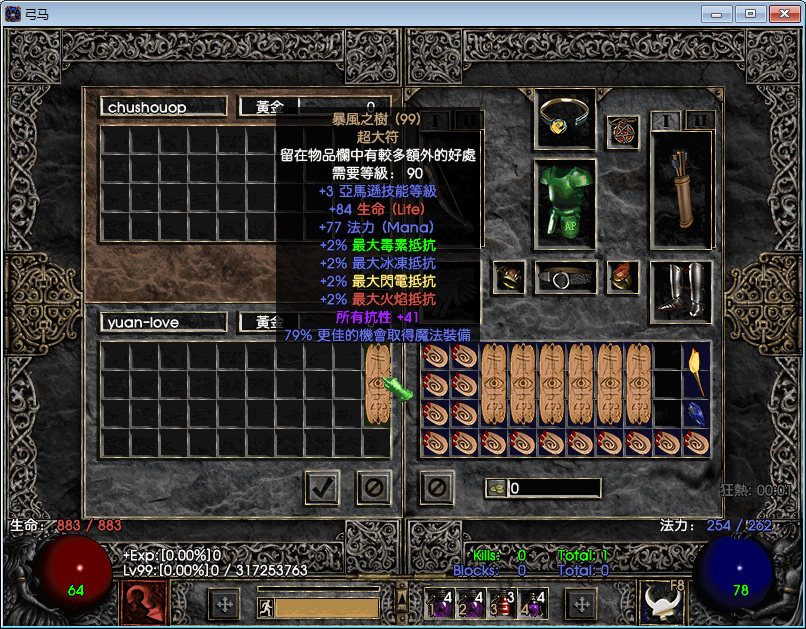Open the right skill icon marked F8
Image resolution: width=806 pixels, height=629 pixels.
coord(661,602)
